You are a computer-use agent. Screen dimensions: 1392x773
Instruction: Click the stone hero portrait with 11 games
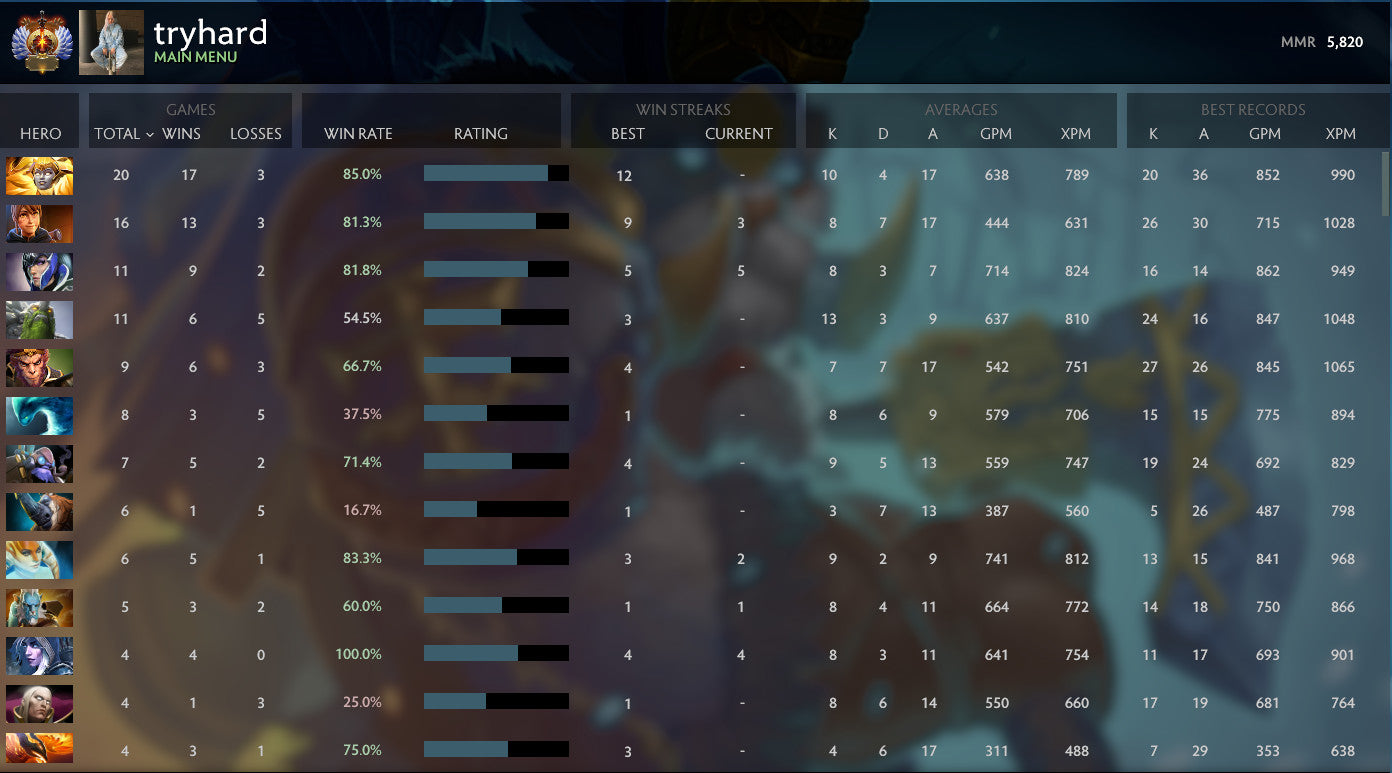pyautogui.click(x=40, y=319)
